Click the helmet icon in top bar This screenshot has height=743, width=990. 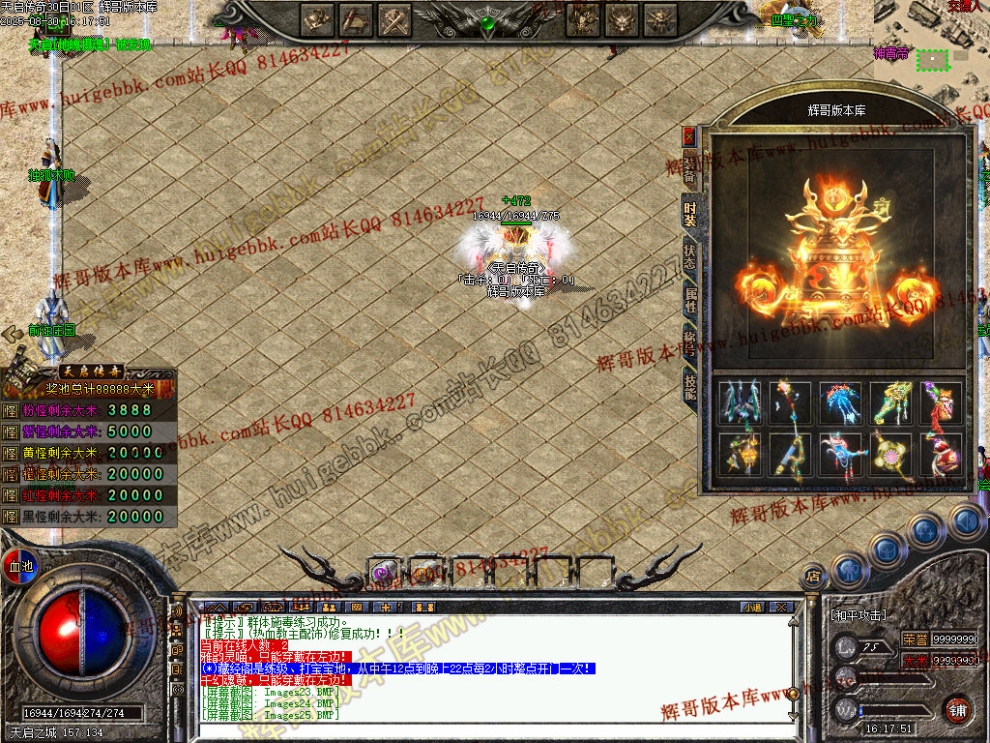[x=319, y=18]
